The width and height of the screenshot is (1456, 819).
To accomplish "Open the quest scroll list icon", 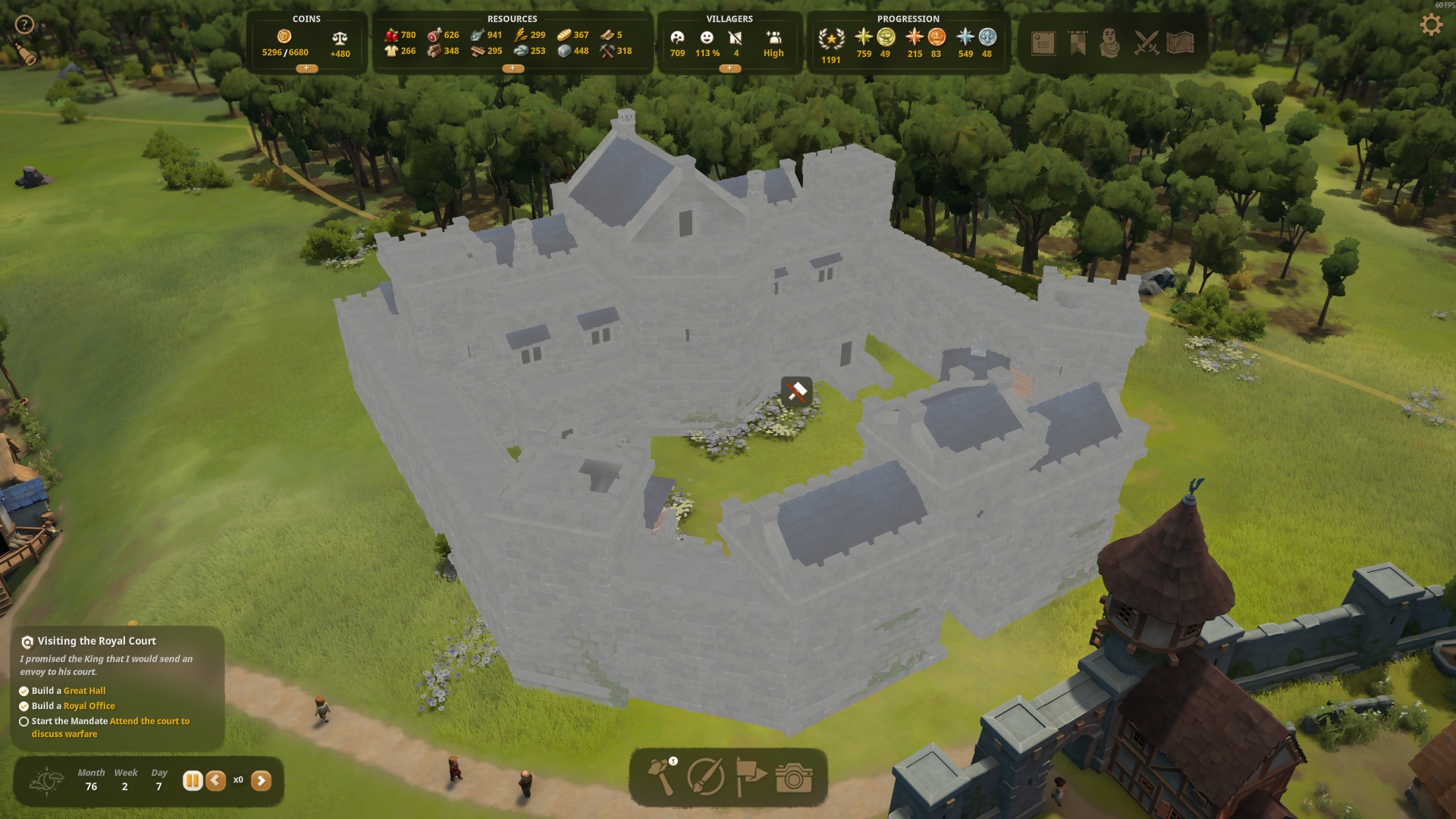I will 1043,43.
